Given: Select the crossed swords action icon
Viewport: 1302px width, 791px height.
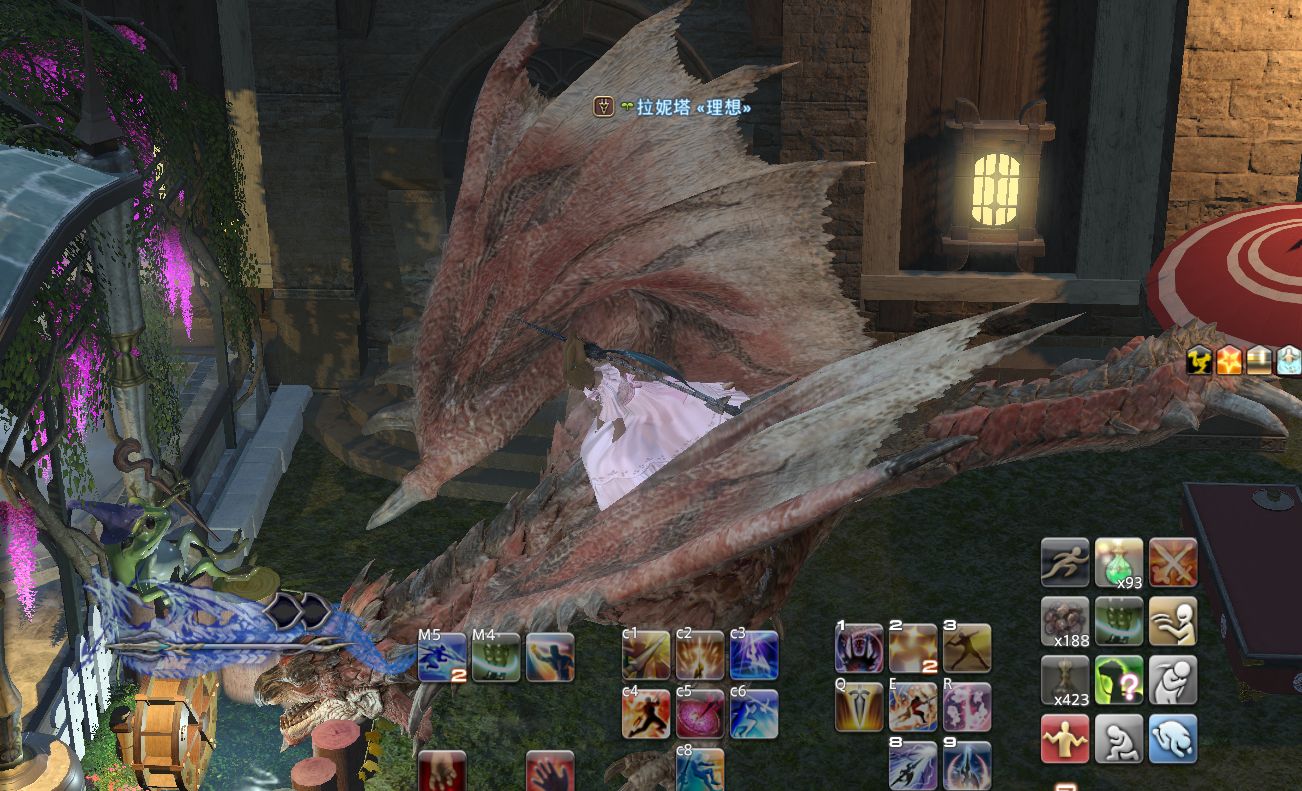Looking at the screenshot, I should tap(1173, 562).
